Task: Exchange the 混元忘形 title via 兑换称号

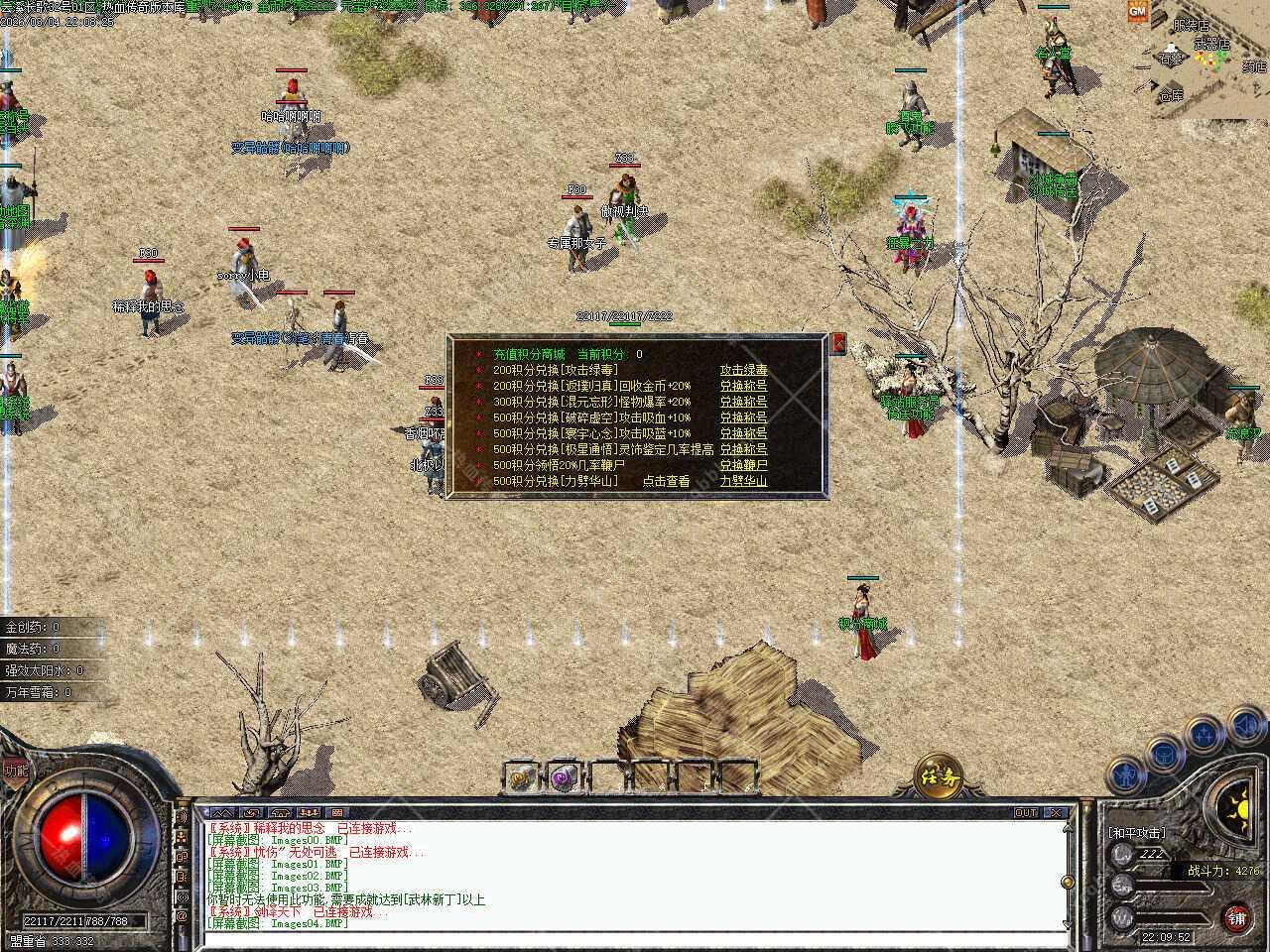Action: tap(743, 402)
